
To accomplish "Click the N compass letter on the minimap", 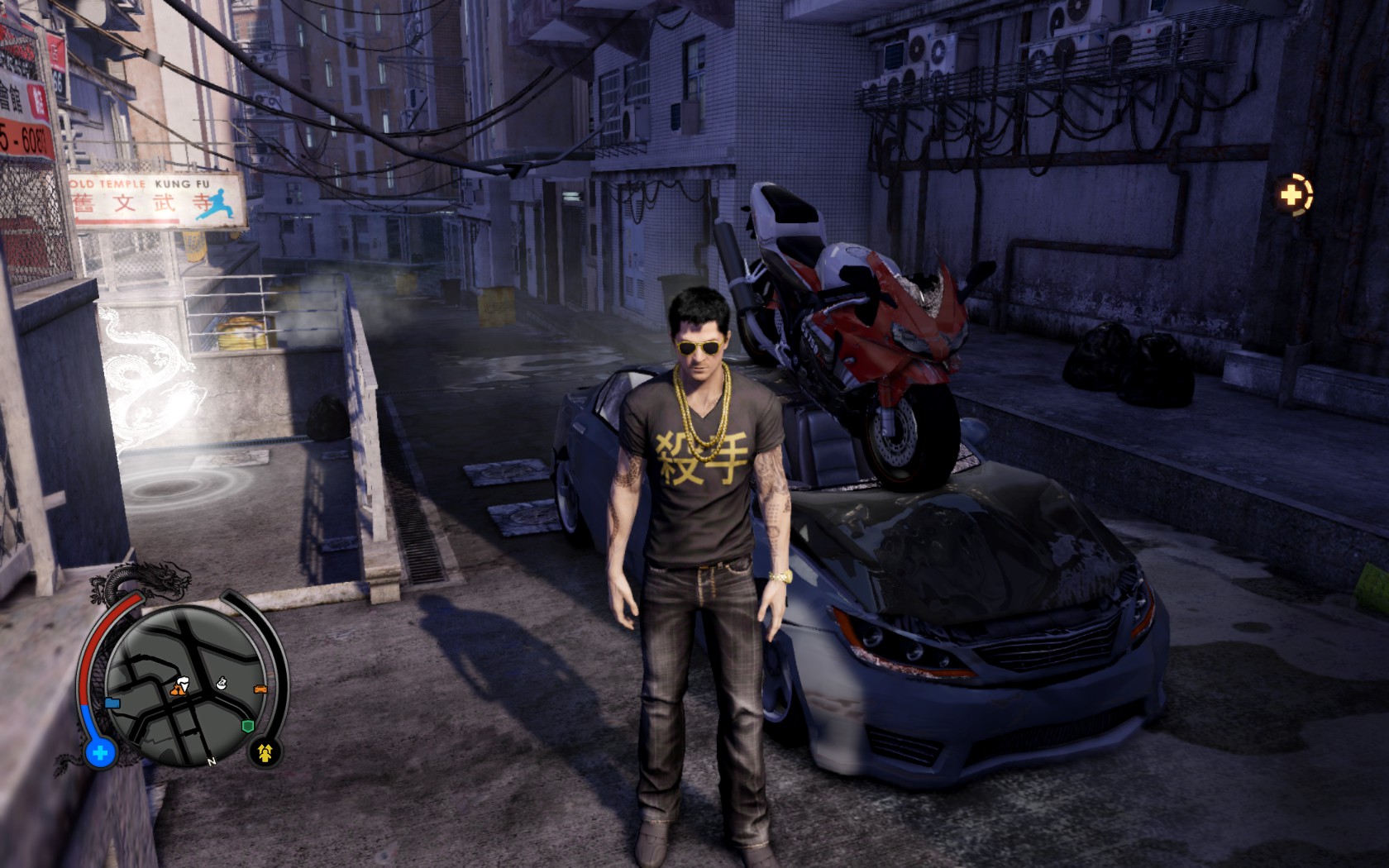I will [x=211, y=761].
